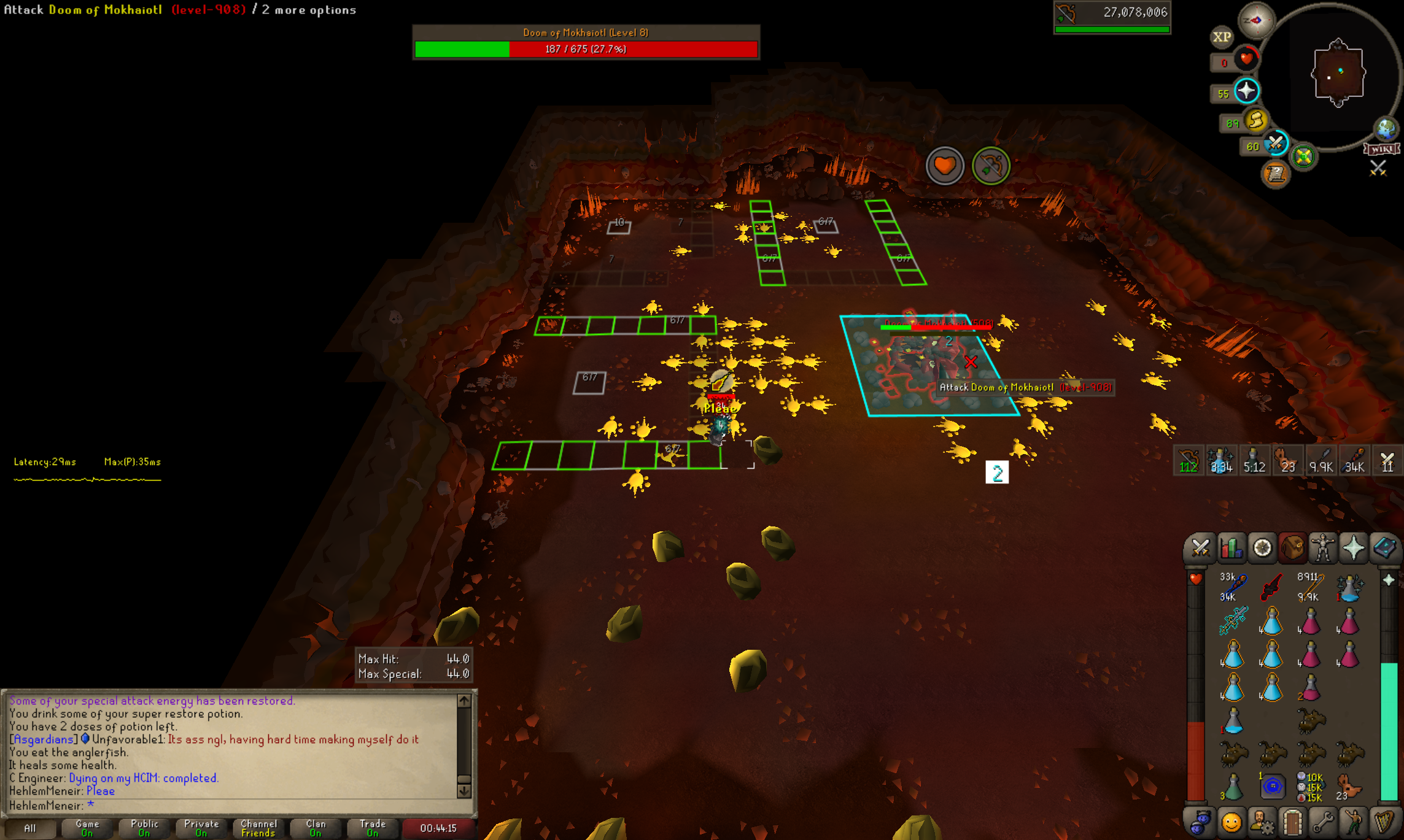Open the Logout door tab
Image resolution: width=1404 pixels, height=840 pixels.
click(1292, 822)
